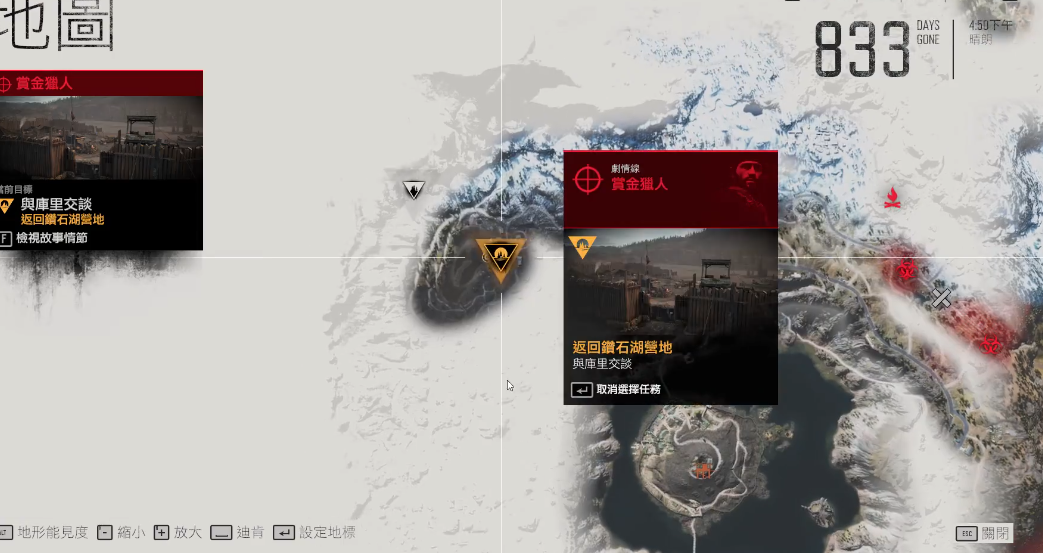
Task: Open 檢視故事情節 in the mission tracker panel
Action: [x=50, y=238]
